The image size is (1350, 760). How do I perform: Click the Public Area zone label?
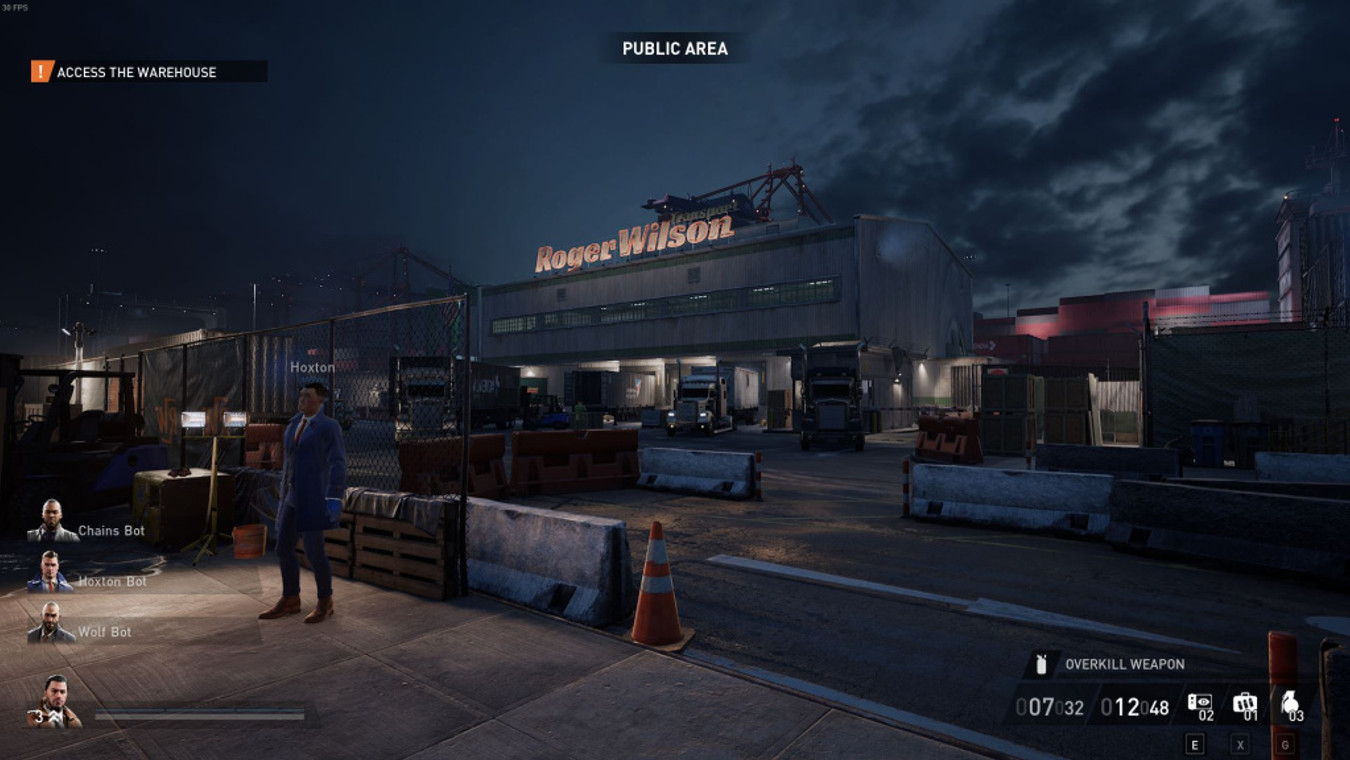click(x=675, y=49)
